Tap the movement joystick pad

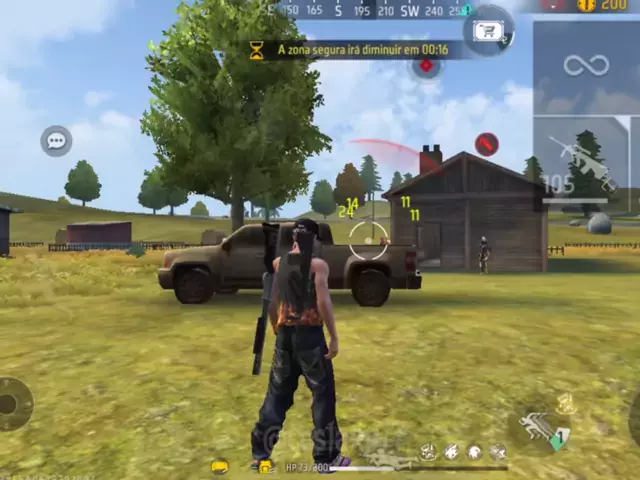pyautogui.click(x=10, y=404)
